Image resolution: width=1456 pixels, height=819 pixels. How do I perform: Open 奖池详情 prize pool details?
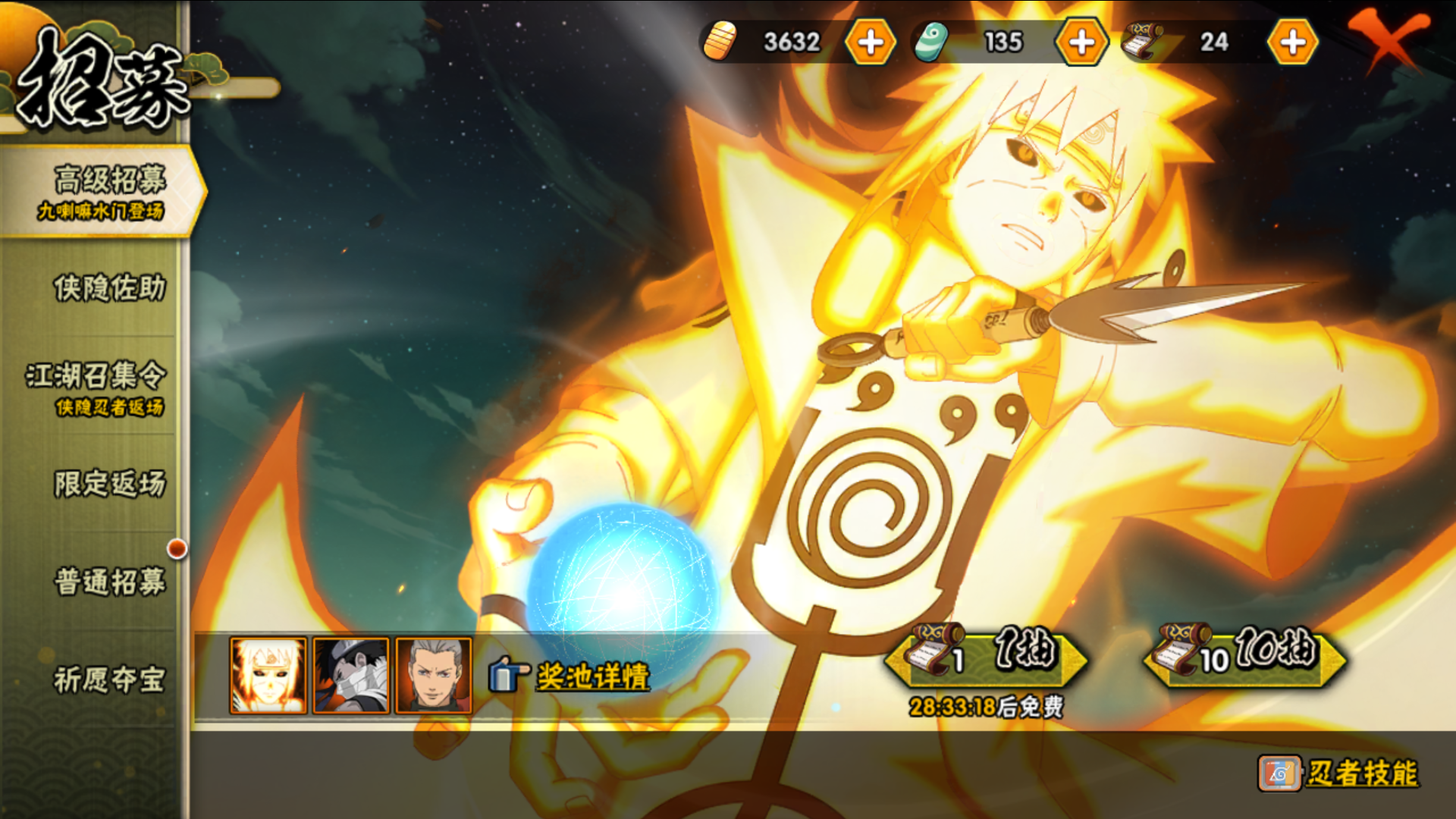(591, 676)
